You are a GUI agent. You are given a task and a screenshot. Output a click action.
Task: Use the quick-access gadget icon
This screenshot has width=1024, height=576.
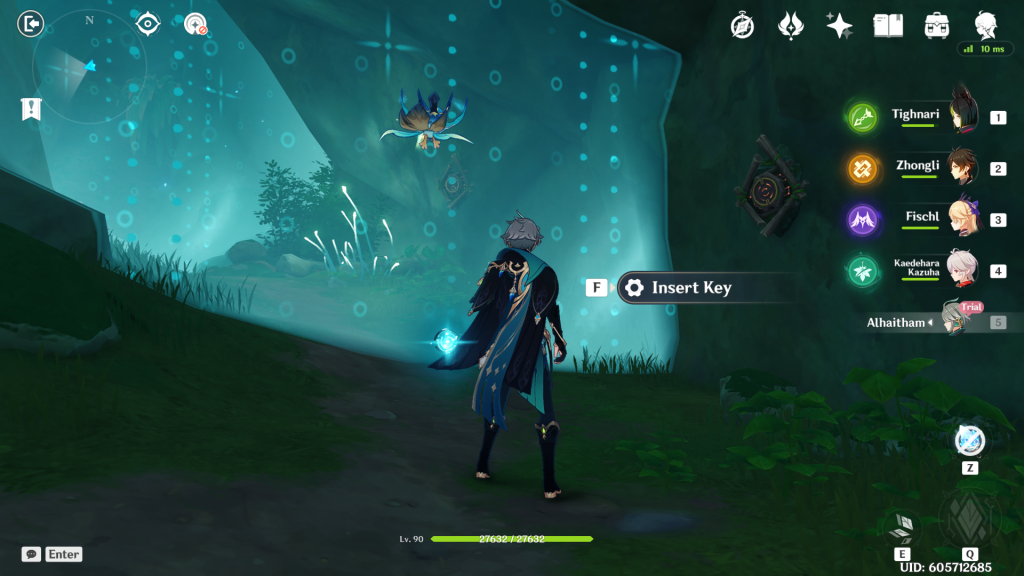tap(969, 441)
